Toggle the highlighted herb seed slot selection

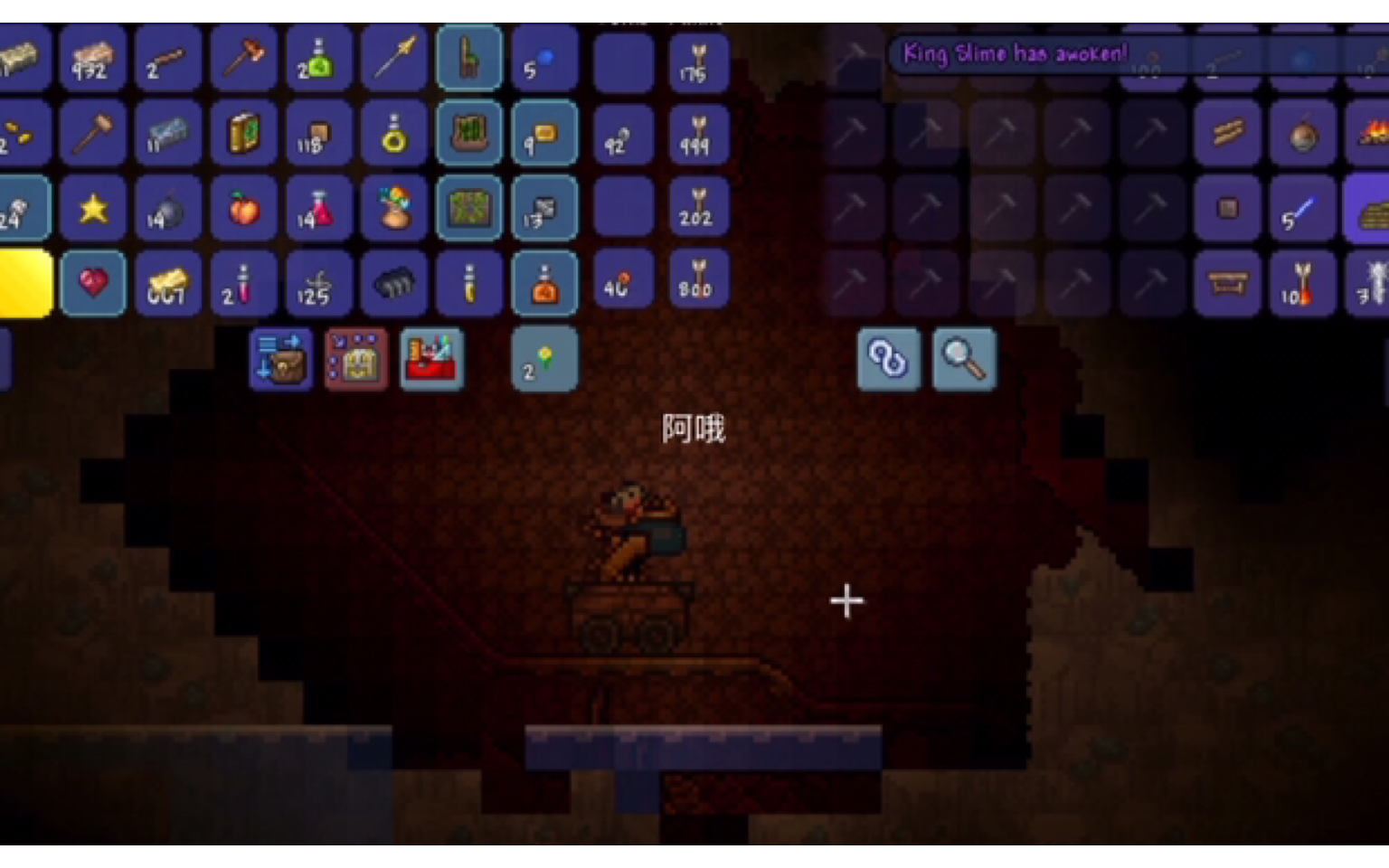click(x=544, y=359)
